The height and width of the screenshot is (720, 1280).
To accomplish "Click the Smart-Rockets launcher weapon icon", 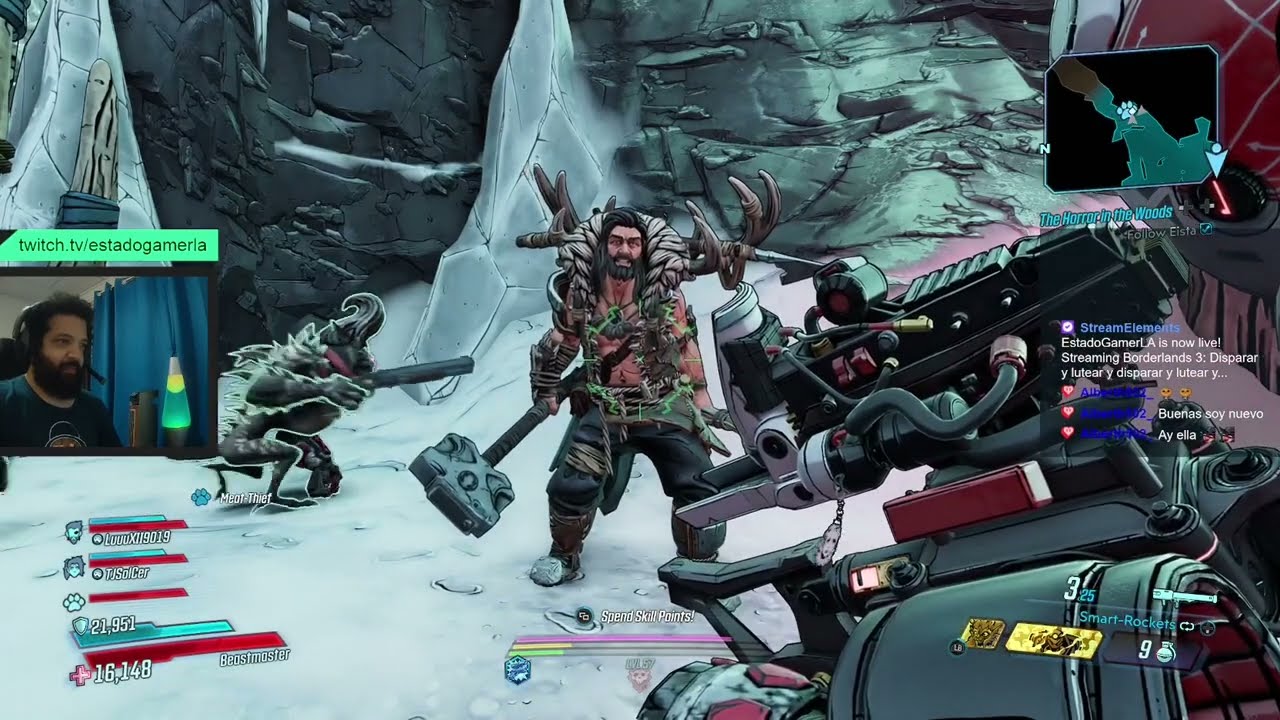I will coord(1185,598).
